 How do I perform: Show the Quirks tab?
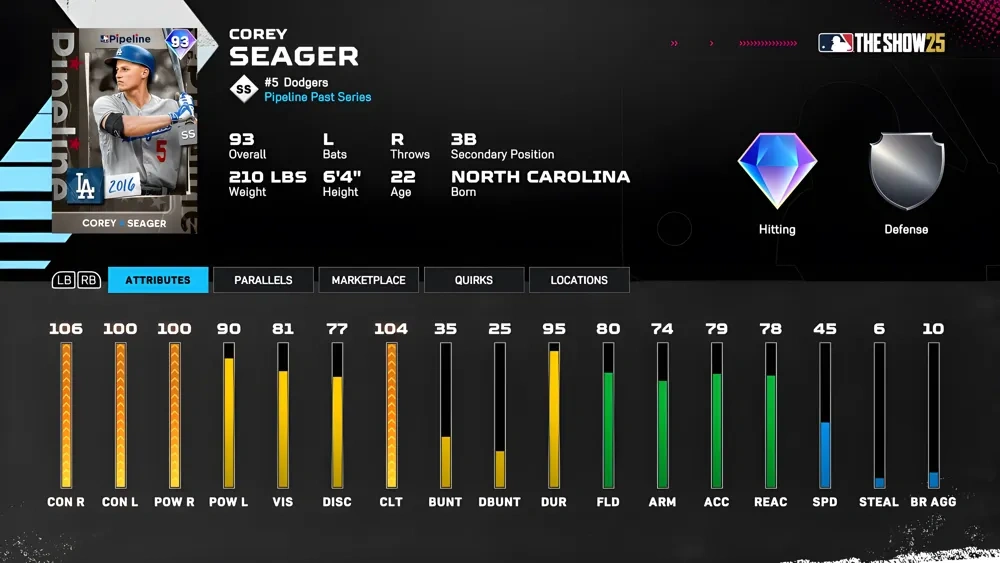[473, 280]
